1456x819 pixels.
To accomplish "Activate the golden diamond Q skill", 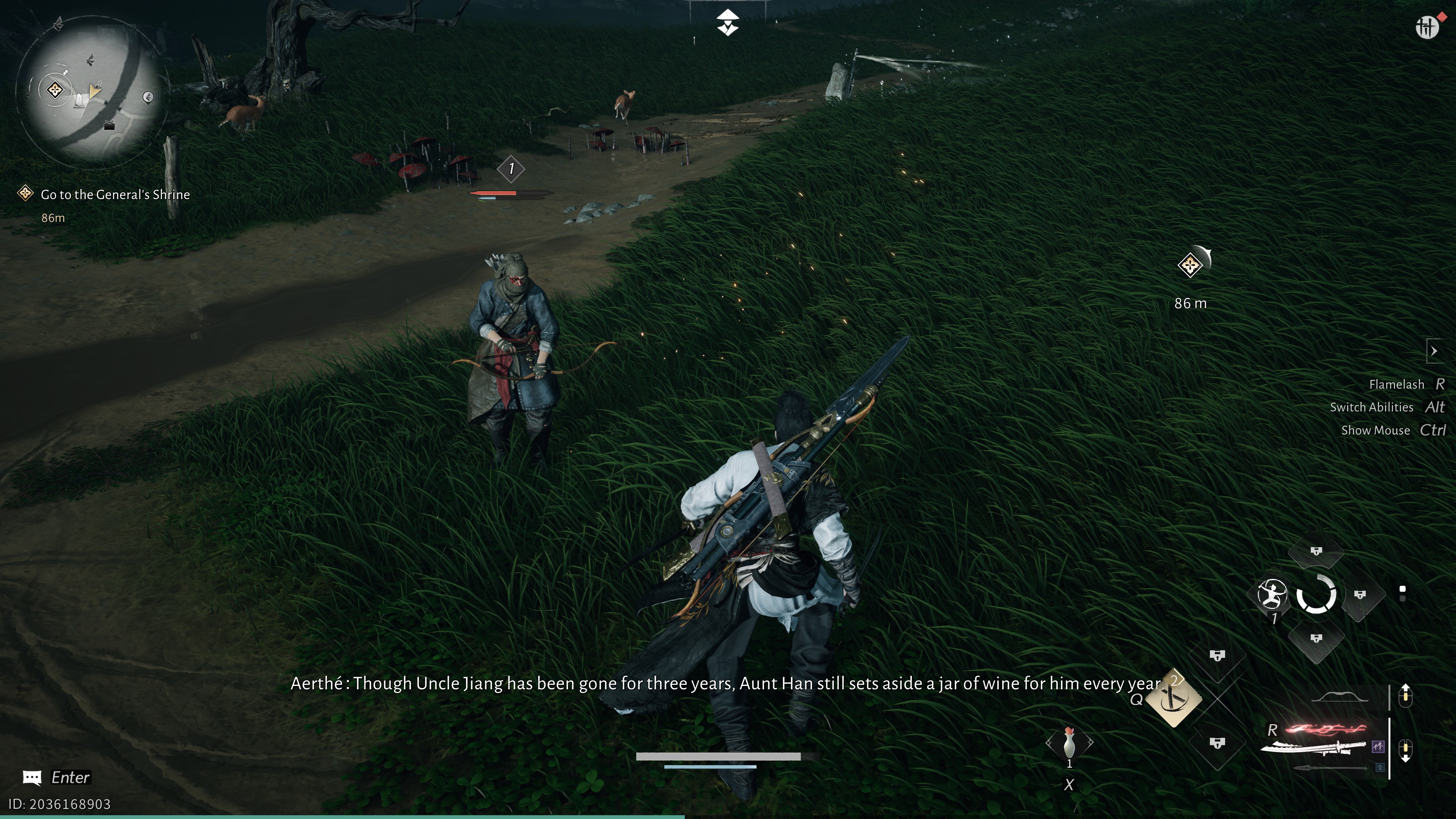I will 1174,700.
